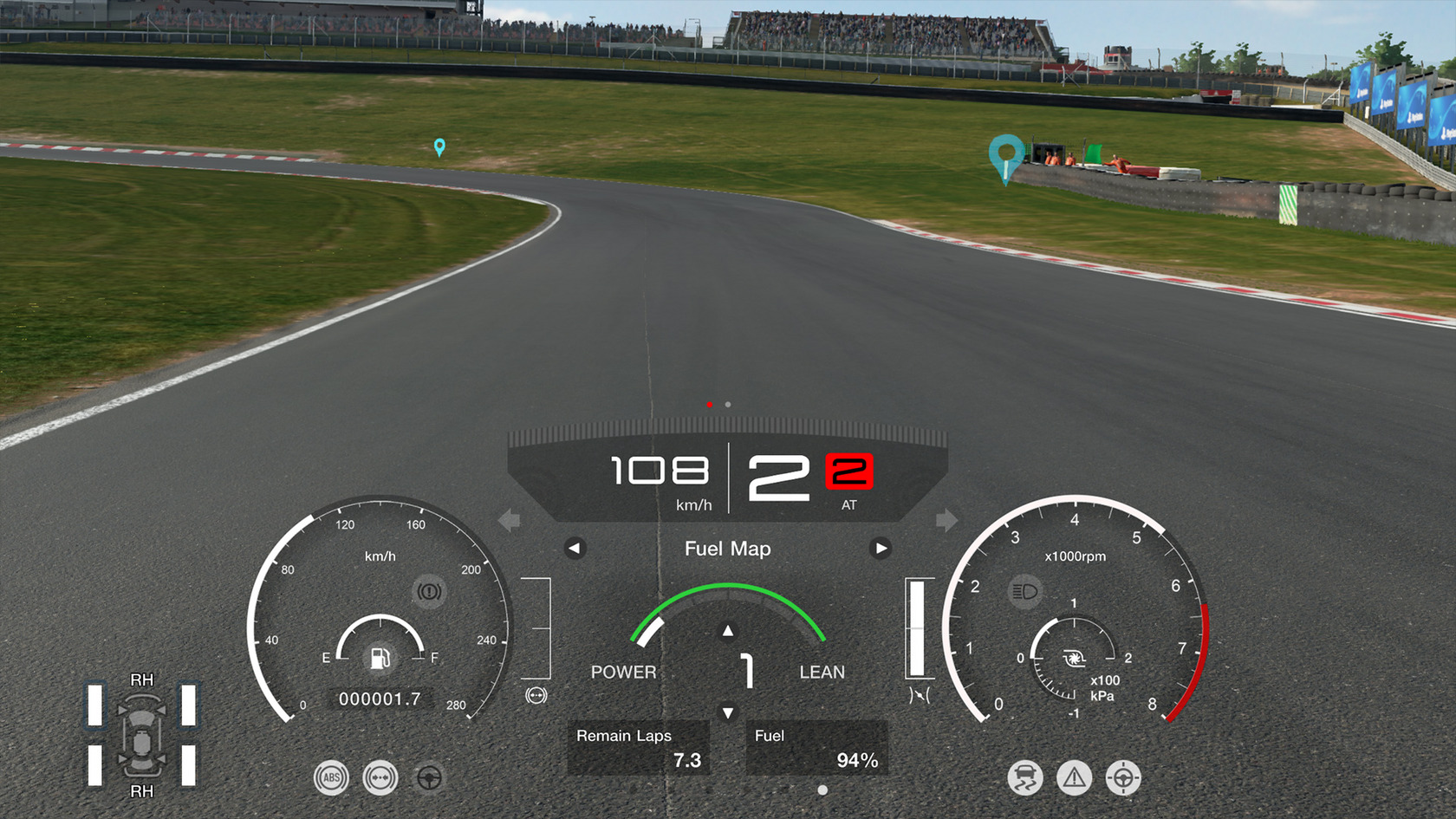Screen dimensions: 1456x819
Task: Toggle the headlight indicator icon
Action: coord(1024,592)
